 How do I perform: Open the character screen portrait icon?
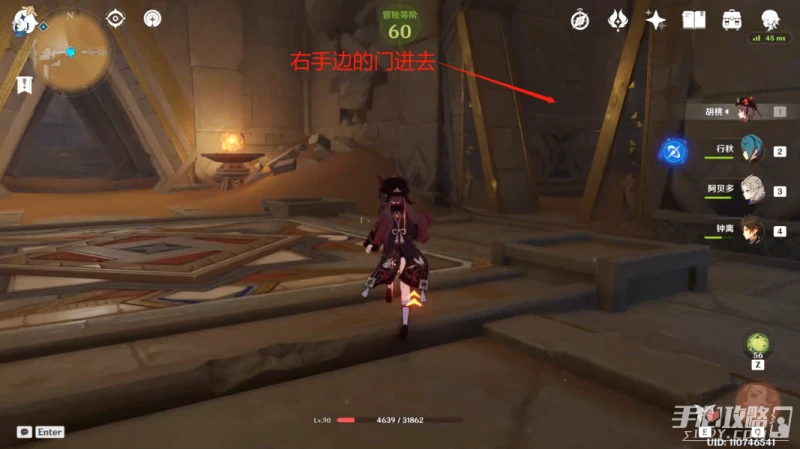click(x=770, y=19)
